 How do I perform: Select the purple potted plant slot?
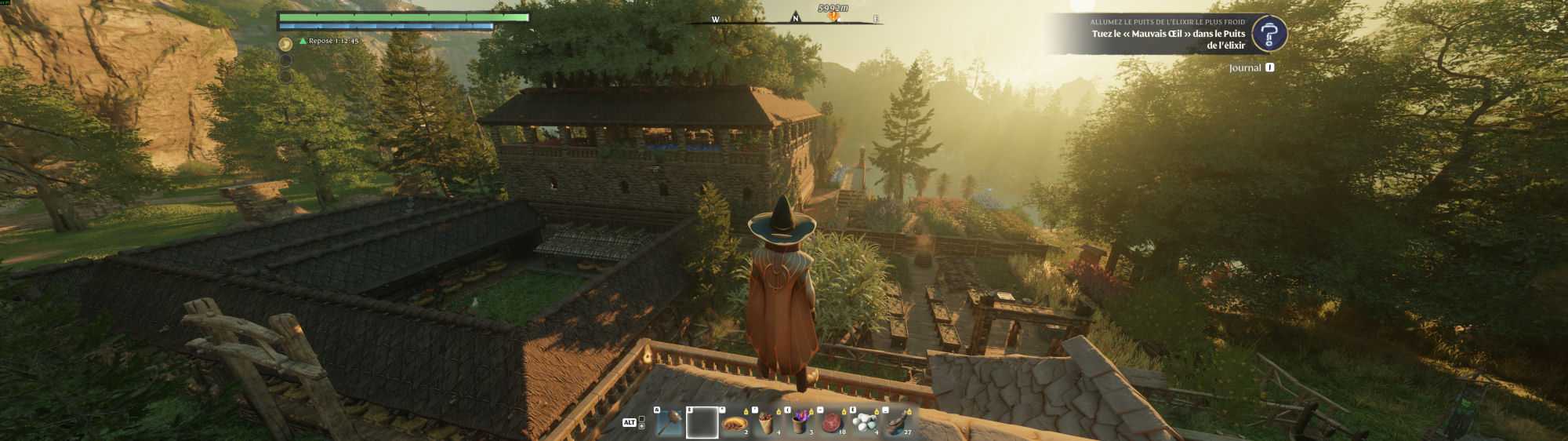pyautogui.click(x=800, y=424)
